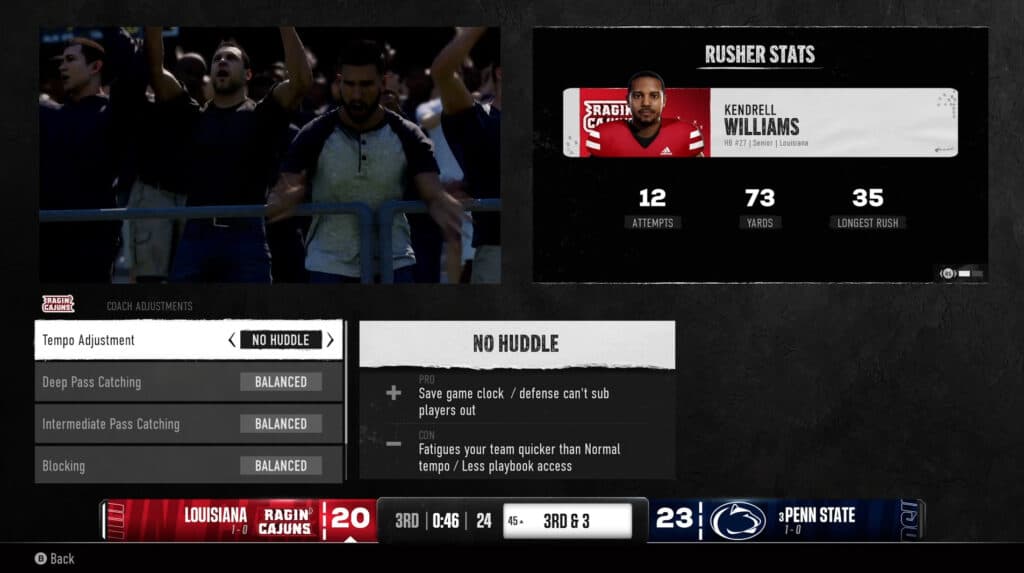
Task: Click the right arrow beside No Huddle
Action: tap(330, 340)
